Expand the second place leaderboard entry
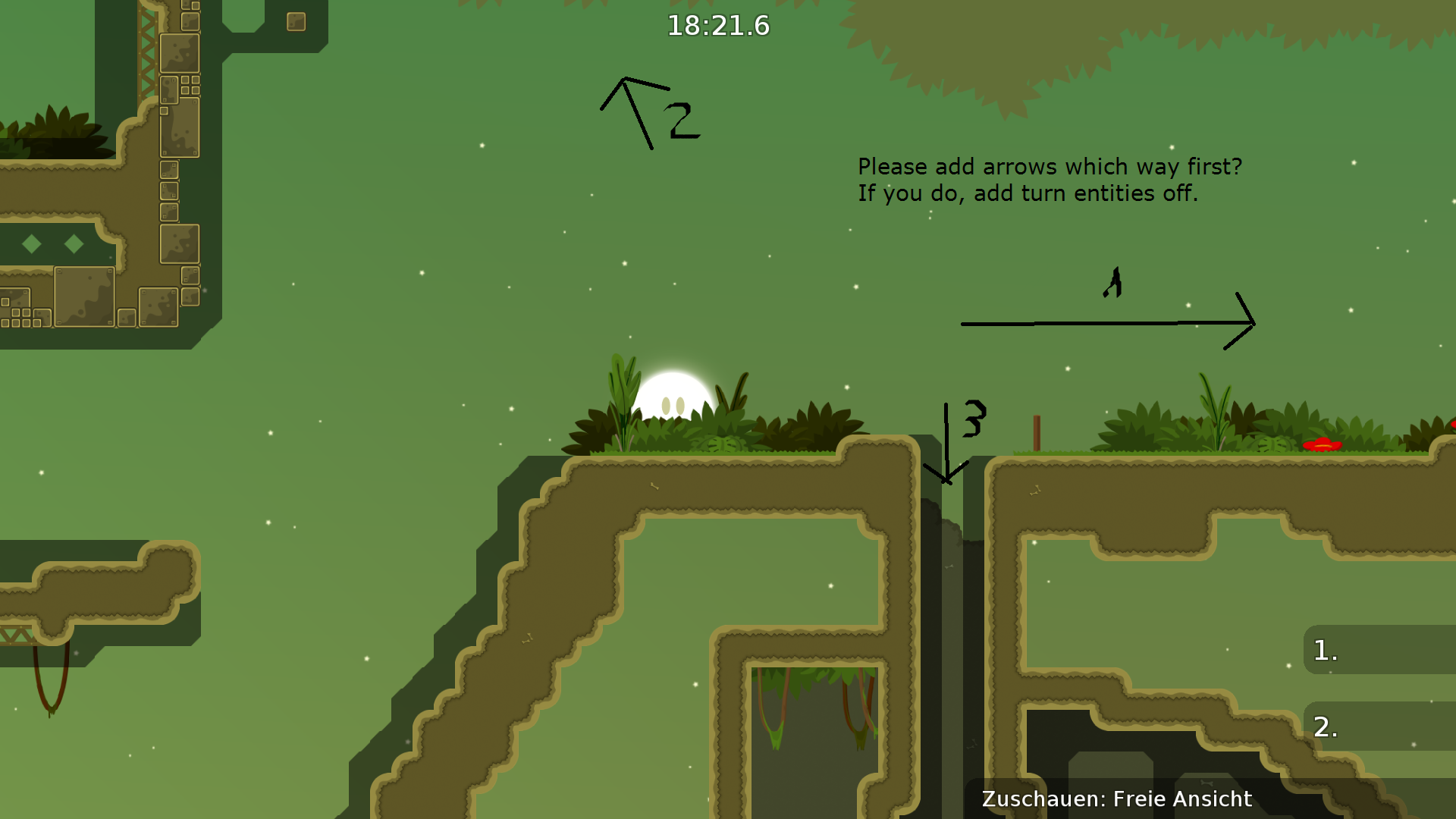 pyautogui.click(x=1325, y=730)
